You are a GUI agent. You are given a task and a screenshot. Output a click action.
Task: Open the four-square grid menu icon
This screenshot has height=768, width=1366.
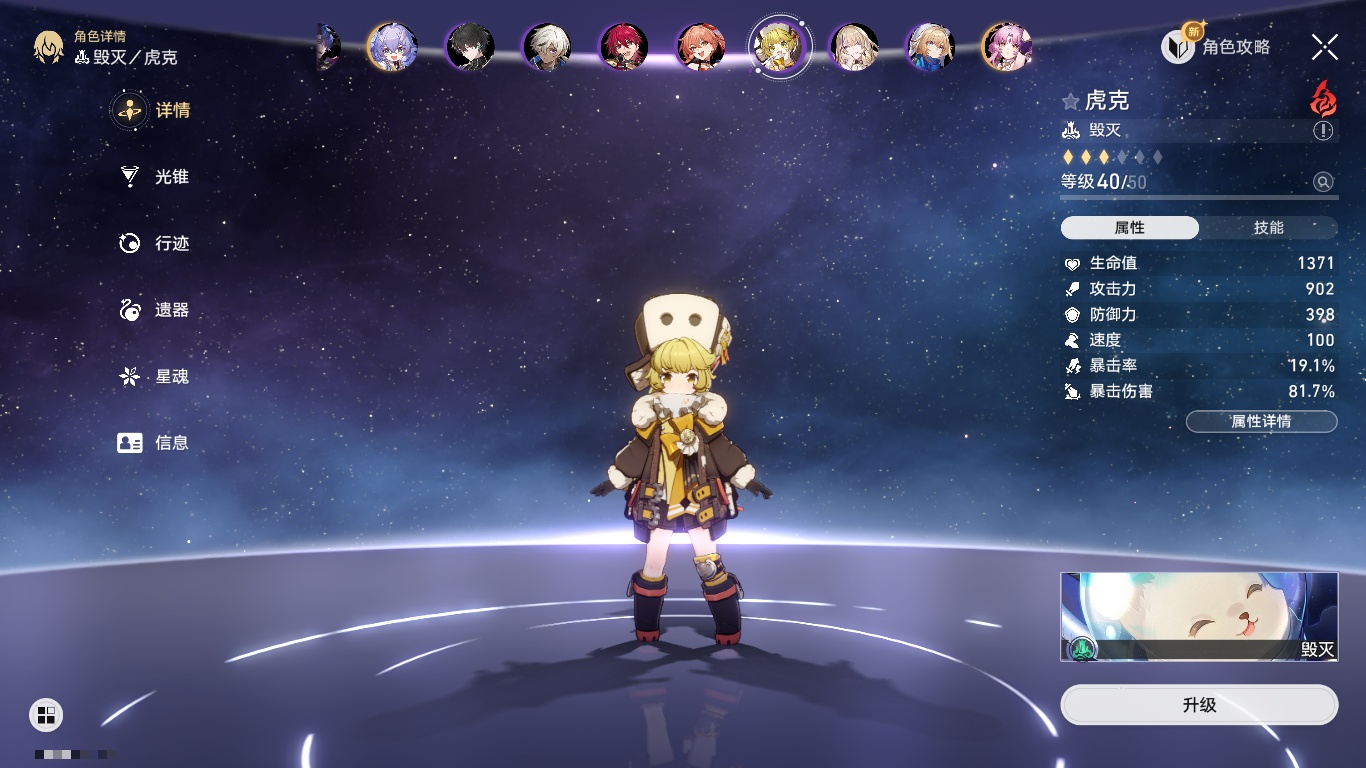(x=46, y=714)
